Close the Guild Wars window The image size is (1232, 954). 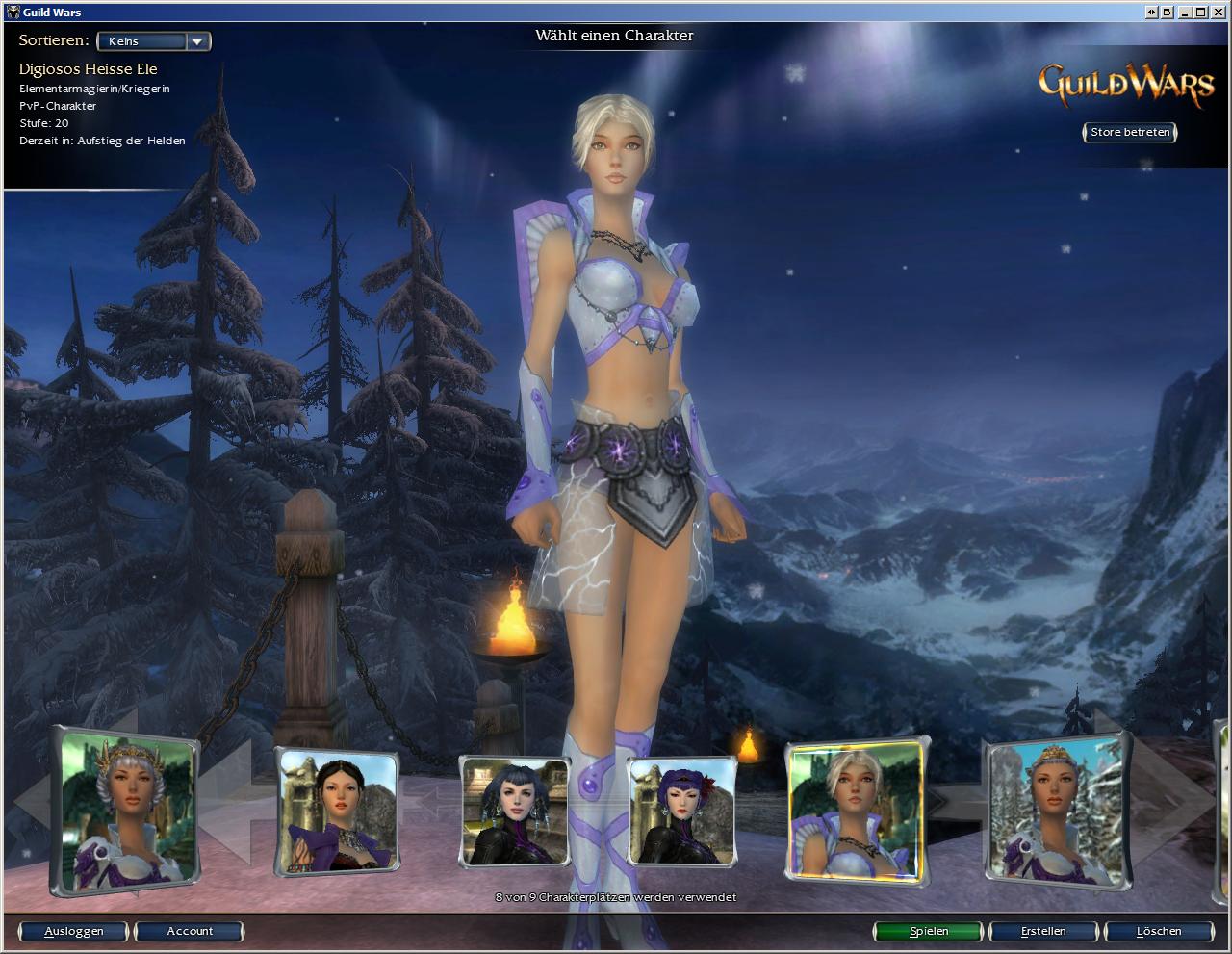(x=1218, y=12)
